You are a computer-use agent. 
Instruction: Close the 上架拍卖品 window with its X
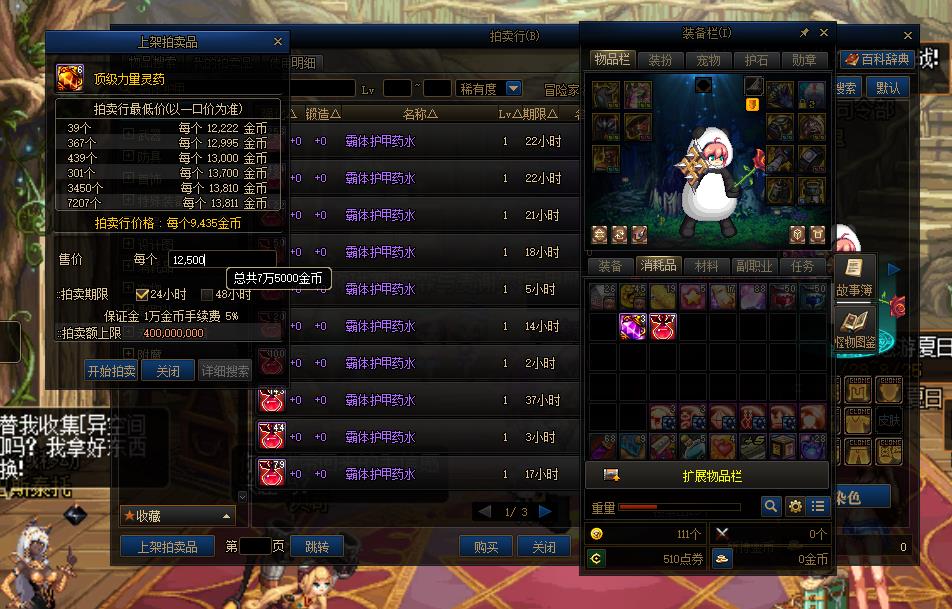[278, 42]
